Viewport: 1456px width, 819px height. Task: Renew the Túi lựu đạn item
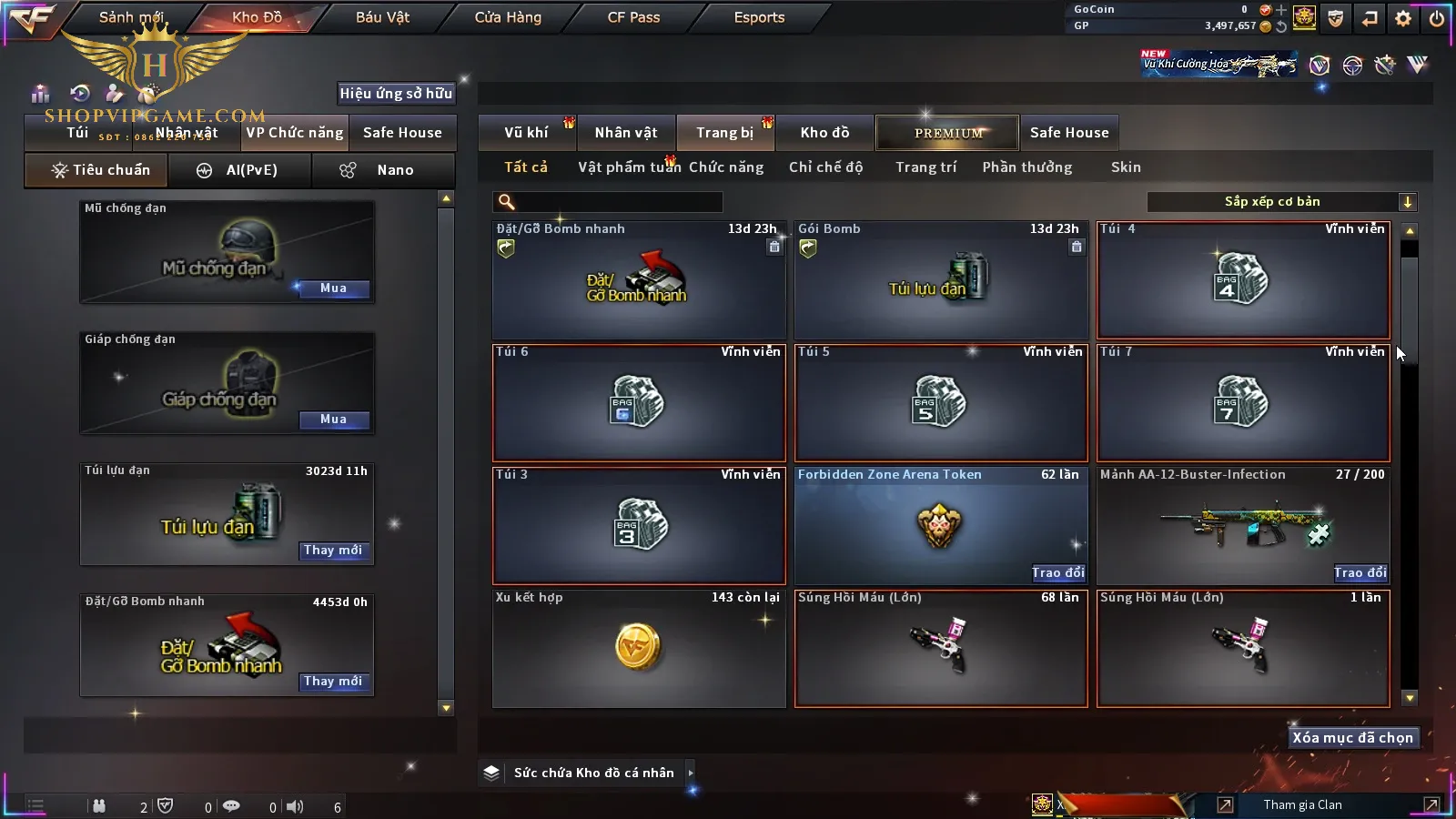tap(333, 551)
